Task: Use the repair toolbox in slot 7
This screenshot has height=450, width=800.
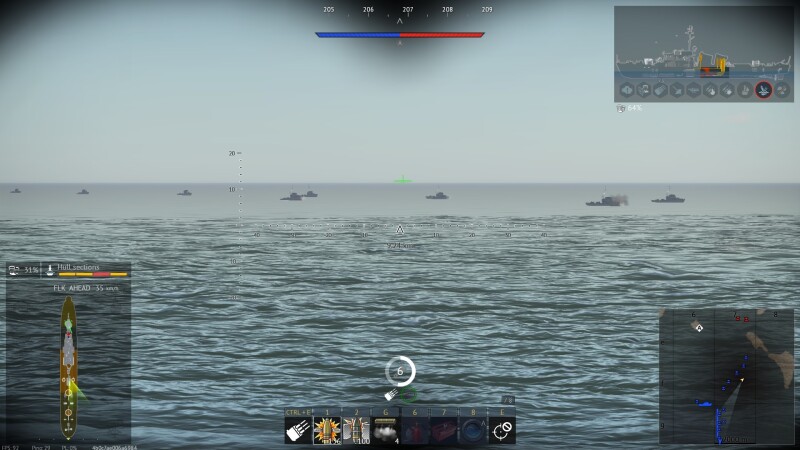Action: coord(444,431)
